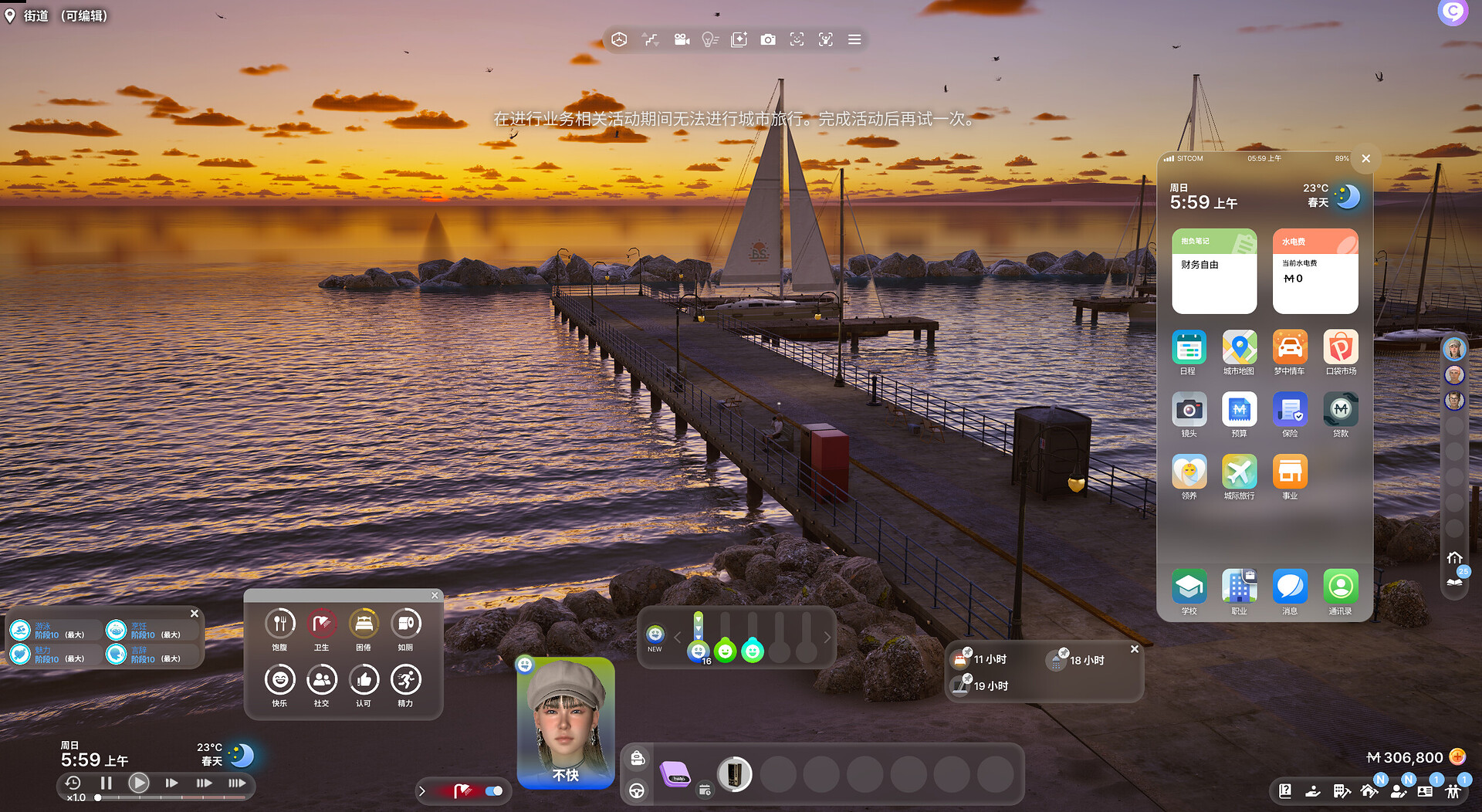Launch the 梦中情车 app

tap(1290, 350)
